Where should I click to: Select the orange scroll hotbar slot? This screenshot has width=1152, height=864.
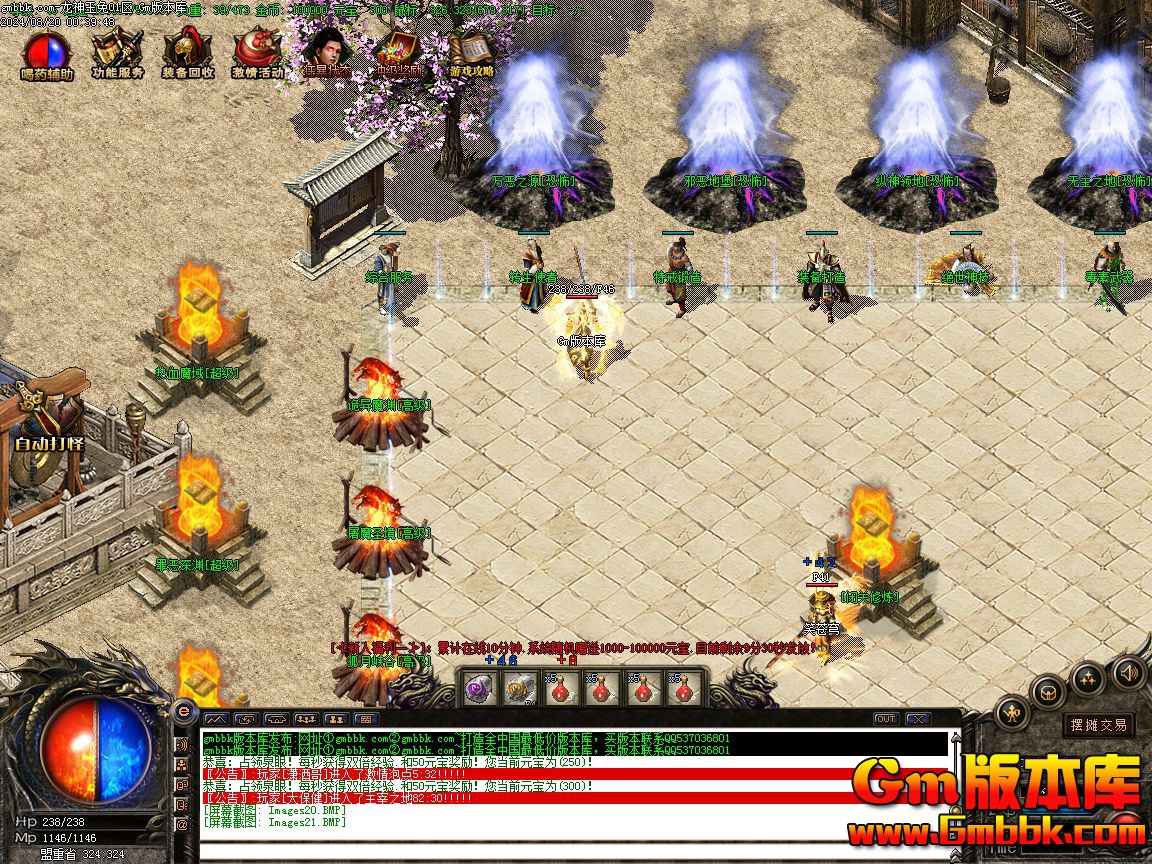click(x=517, y=689)
